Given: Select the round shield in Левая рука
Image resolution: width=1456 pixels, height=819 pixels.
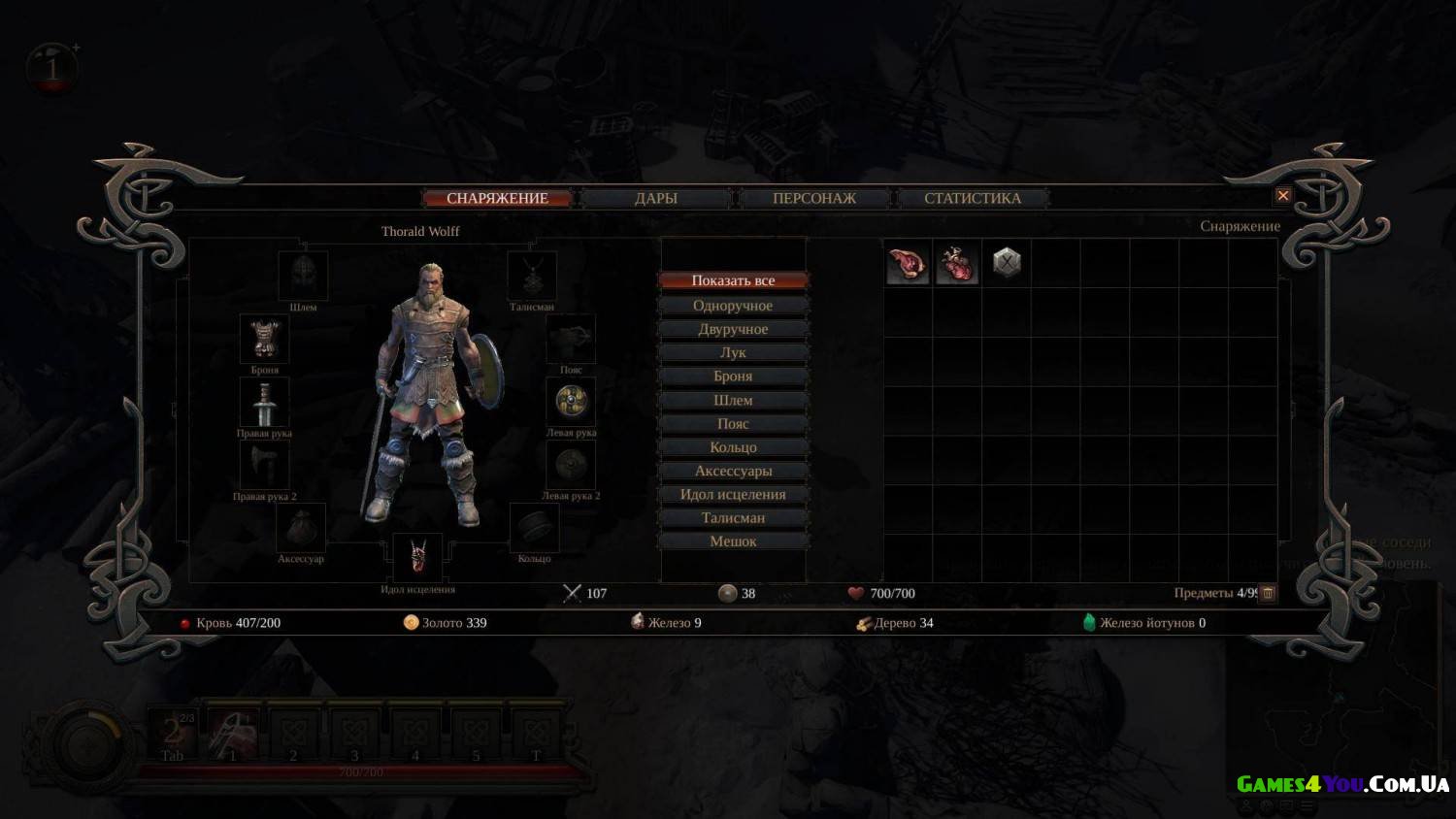Looking at the screenshot, I should tap(571, 401).
